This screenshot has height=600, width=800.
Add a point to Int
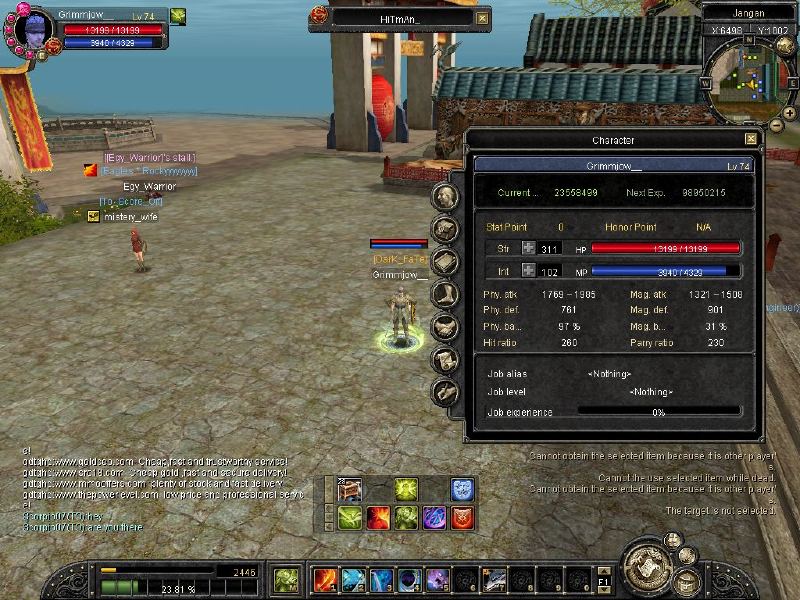point(528,271)
